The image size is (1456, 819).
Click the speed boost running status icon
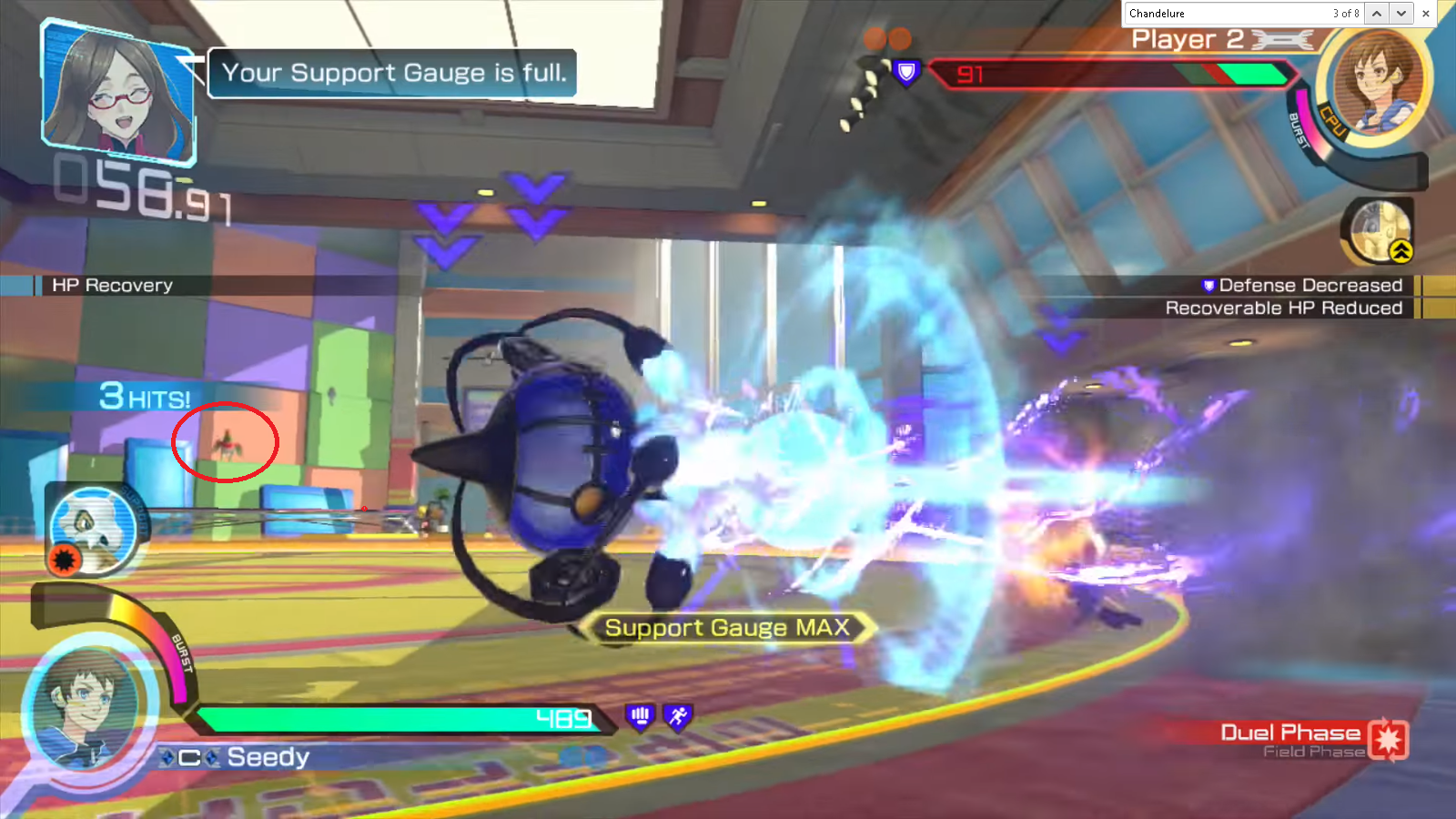[x=678, y=717]
